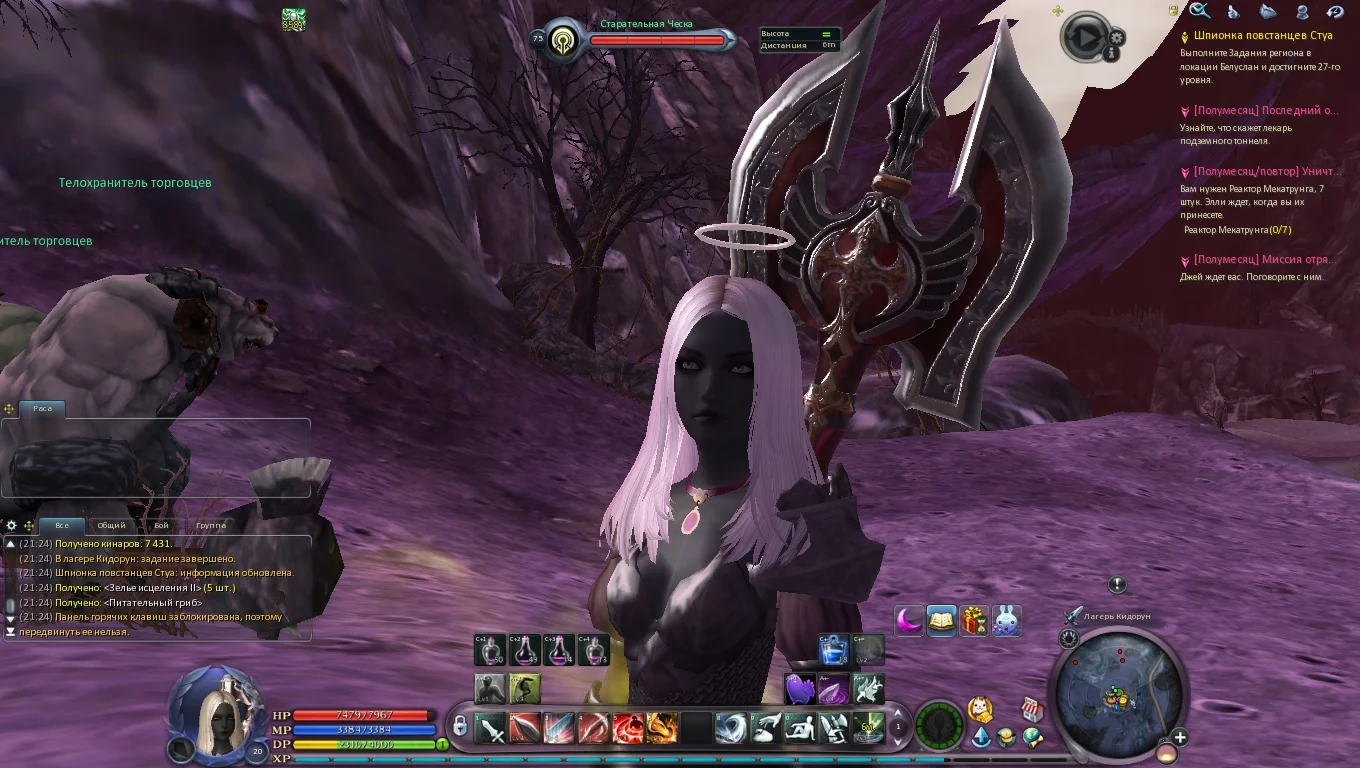Viewport: 1360px width, 768px height.
Task: Click the play button in the top-right widget
Action: click(1084, 38)
